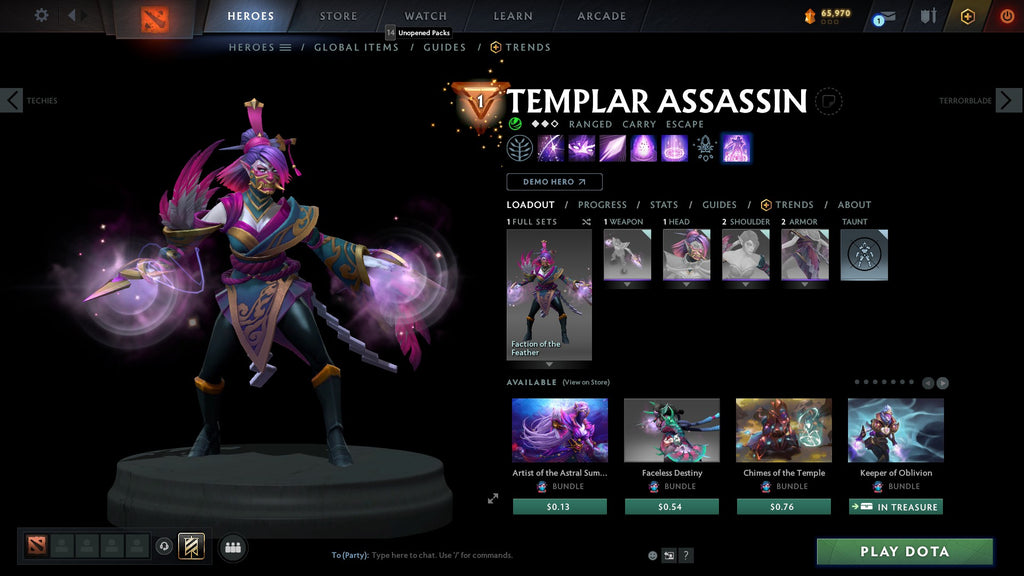Click the Play Dota button
The width and height of the screenshot is (1024, 576).
904,552
